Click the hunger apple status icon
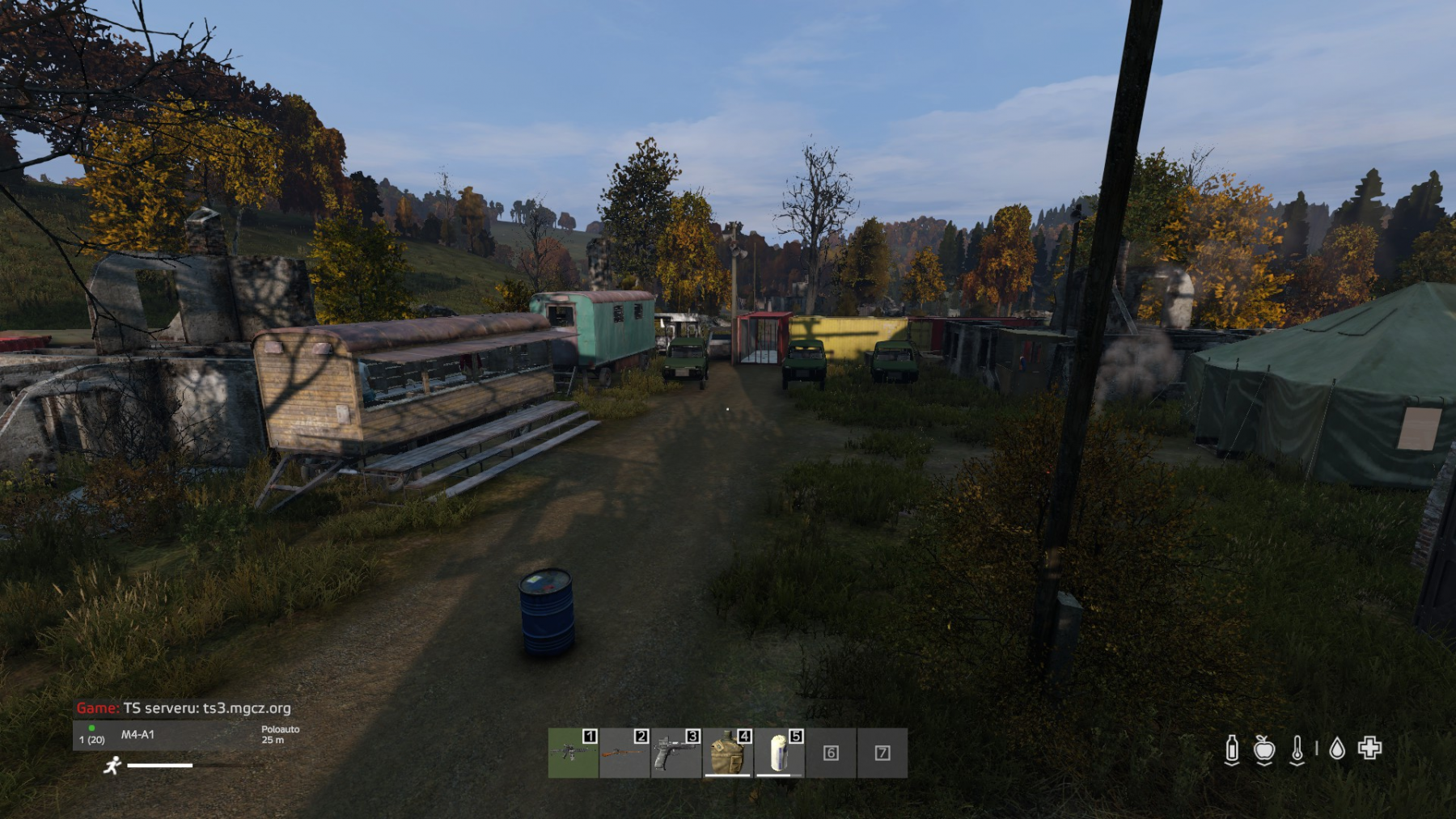The width and height of the screenshot is (1456, 819). pos(1264,749)
